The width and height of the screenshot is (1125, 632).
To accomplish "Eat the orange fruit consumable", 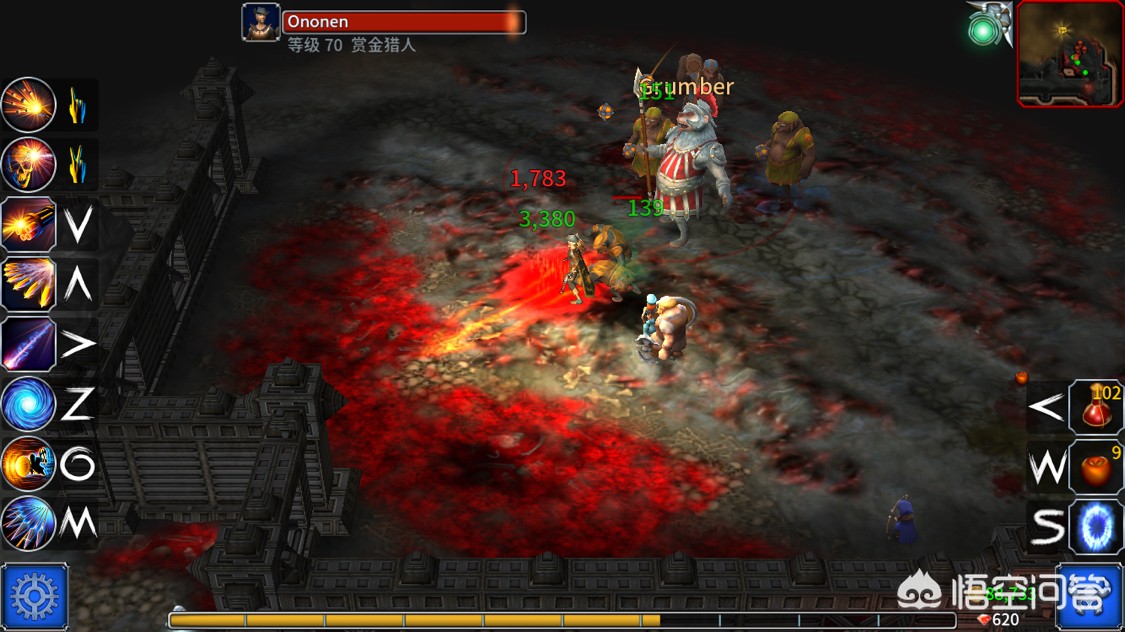I will (x=1097, y=467).
